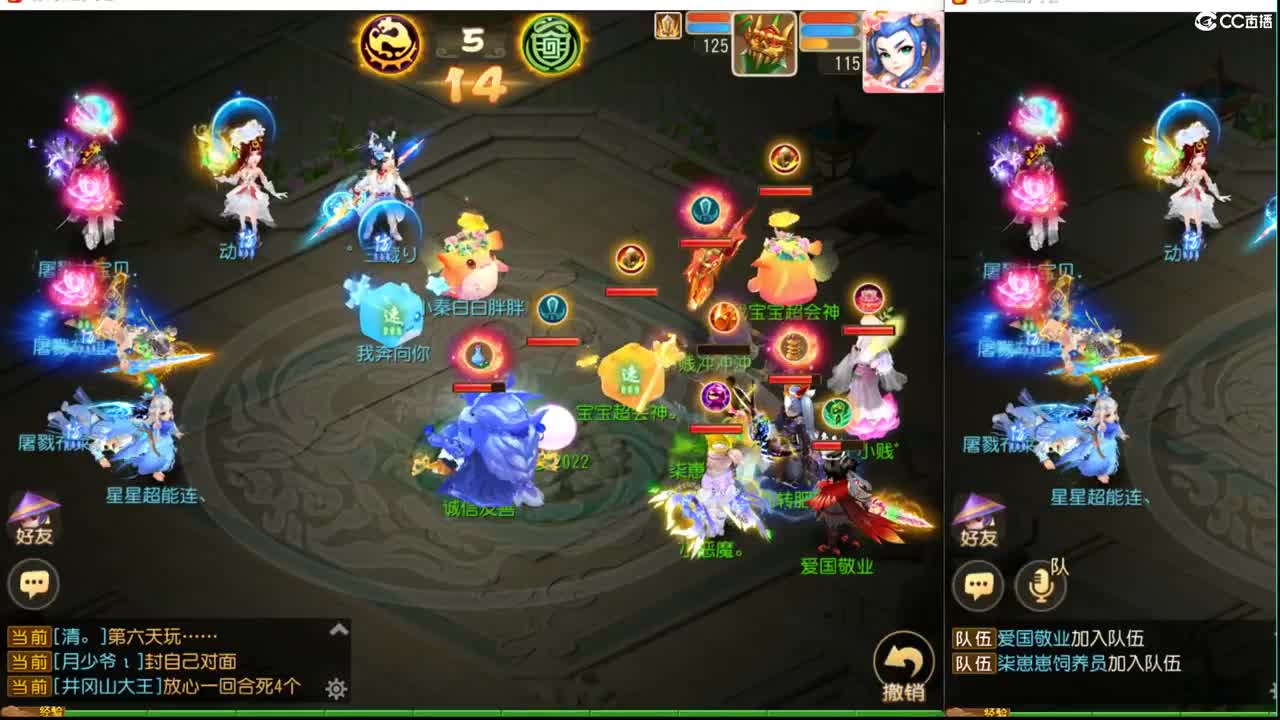The height and width of the screenshot is (720, 1280).
Task: Open the chat bubble icon bottom left
Action: [35, 583]
